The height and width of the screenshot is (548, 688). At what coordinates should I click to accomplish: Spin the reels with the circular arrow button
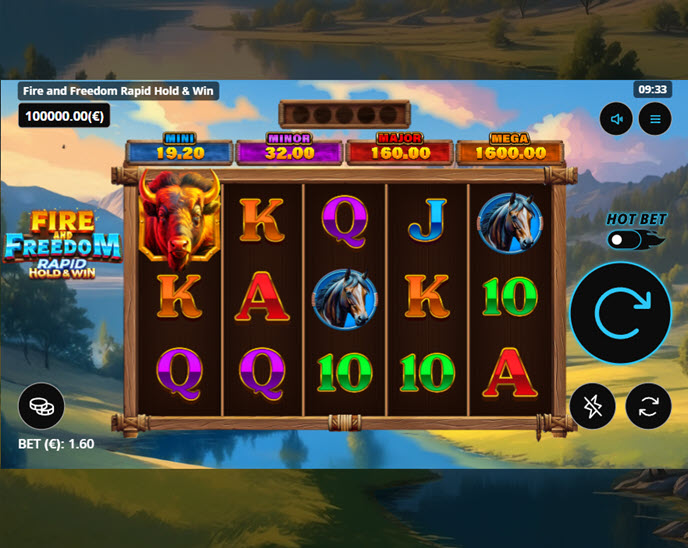[620, 313]
